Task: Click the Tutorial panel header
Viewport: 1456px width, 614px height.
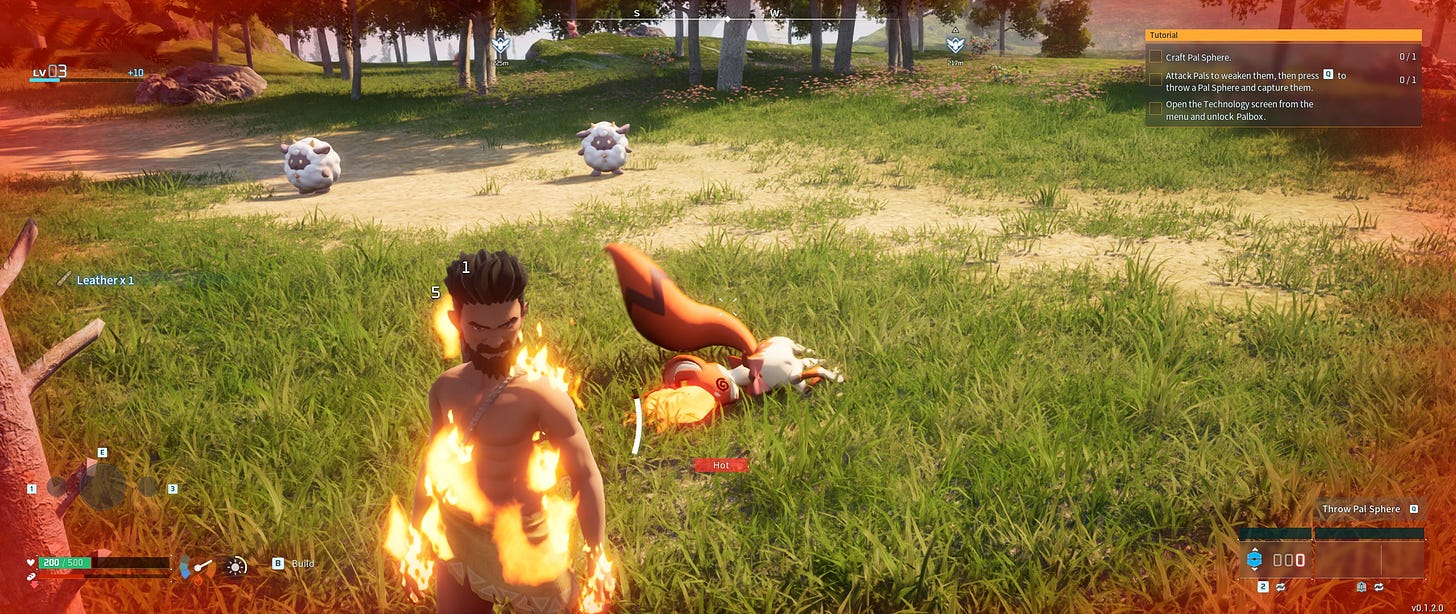Action: coord(1282,35)
